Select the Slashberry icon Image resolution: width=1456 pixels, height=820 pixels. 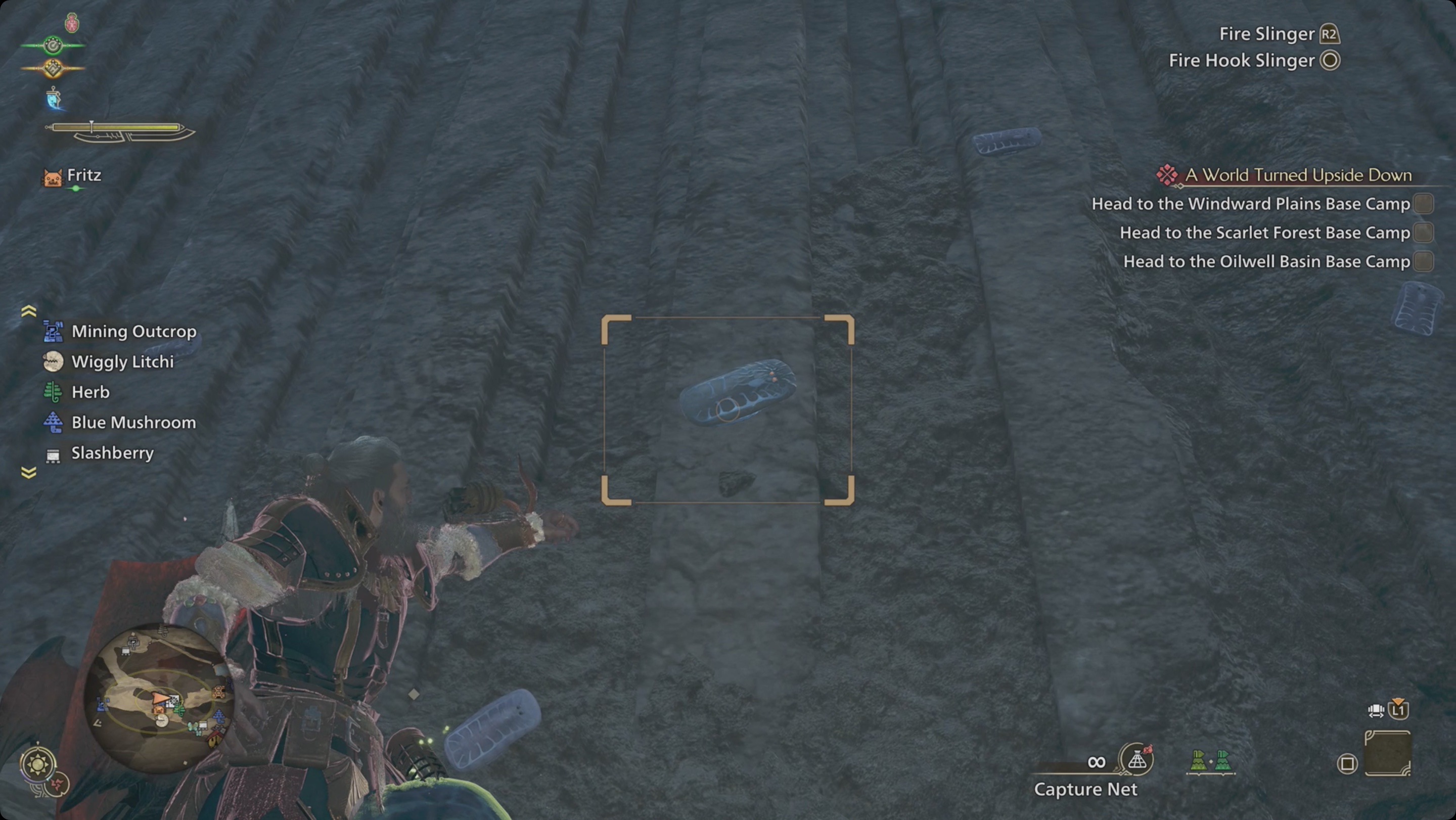pos(52,452)
